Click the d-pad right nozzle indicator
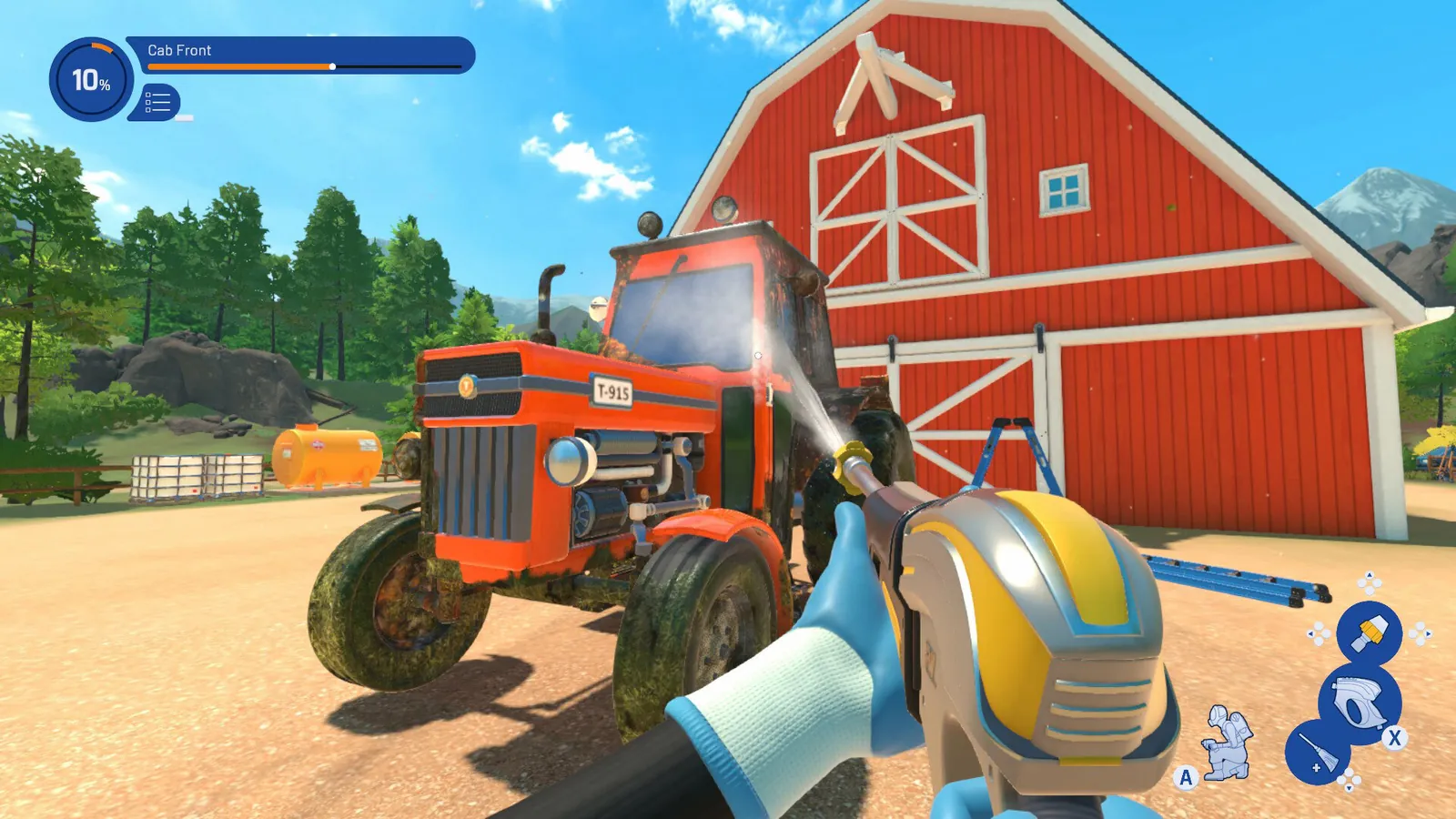This screenshot has width=1456, height=819. pos(1420,634)
